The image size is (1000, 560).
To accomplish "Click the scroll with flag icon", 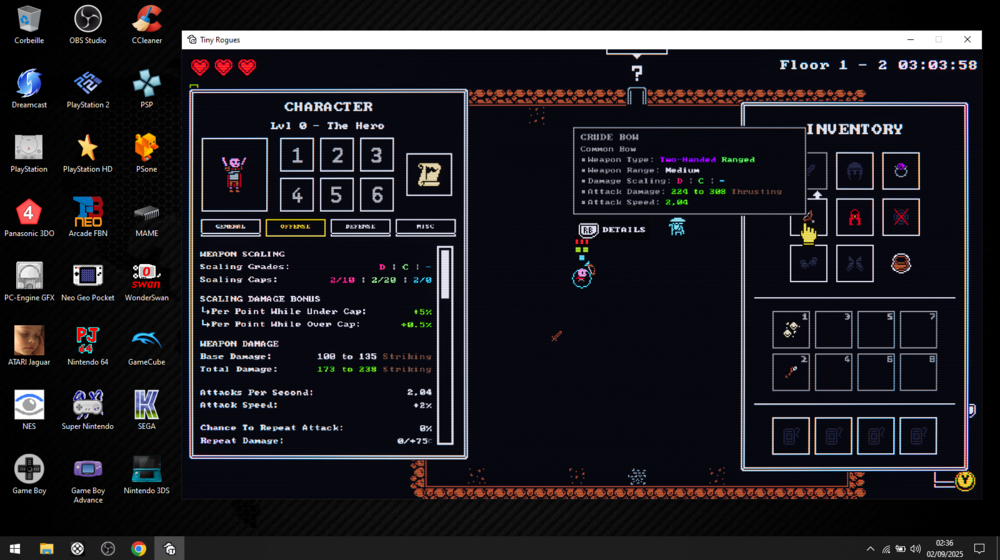I will pos(429,175).
